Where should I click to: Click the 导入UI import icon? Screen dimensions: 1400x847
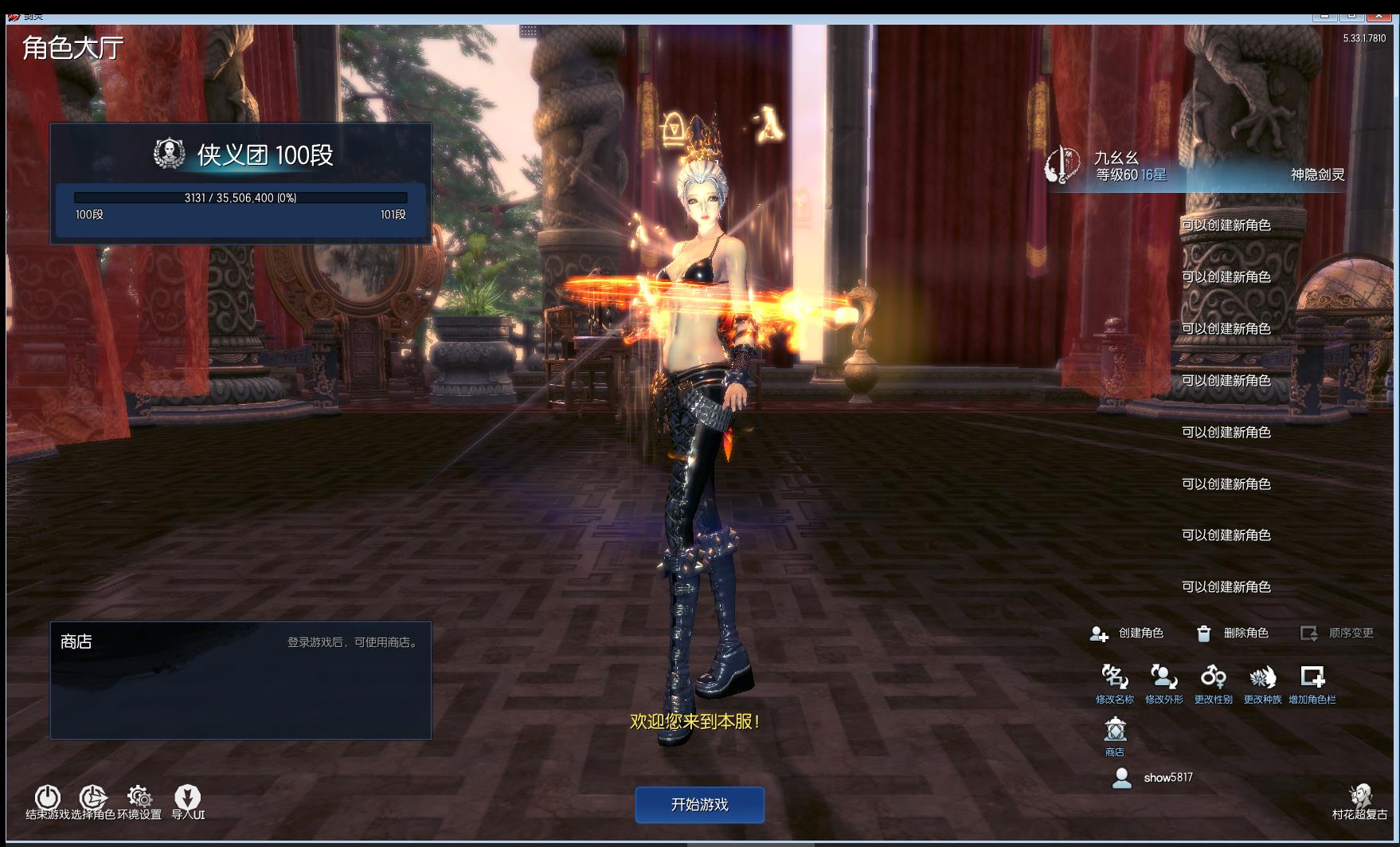pos(188,798)
